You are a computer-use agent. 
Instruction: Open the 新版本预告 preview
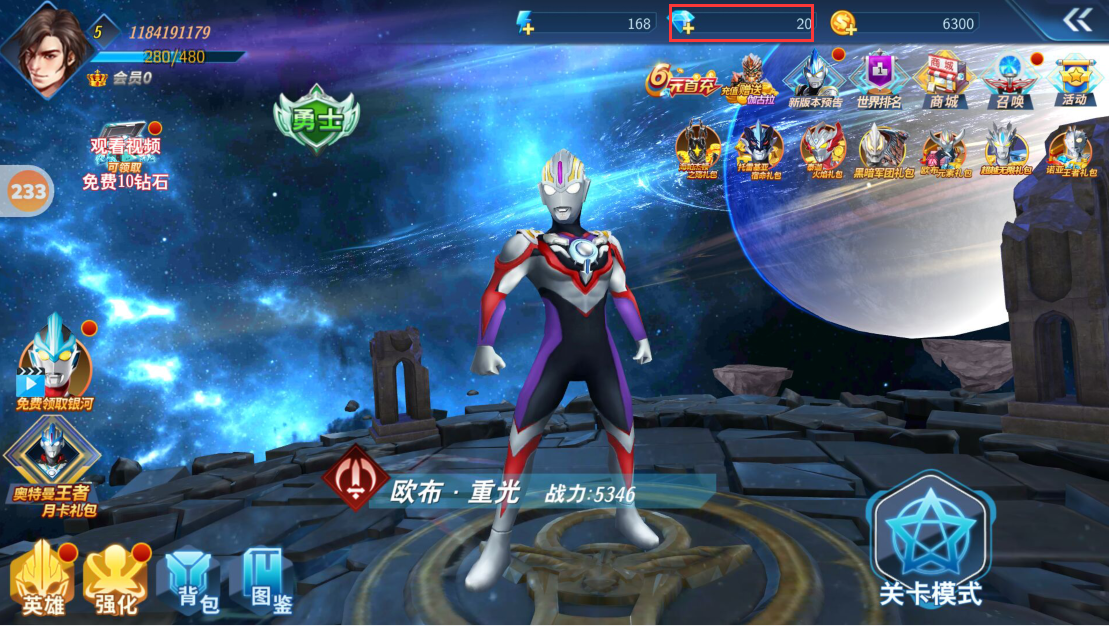(x=815, y=79)
